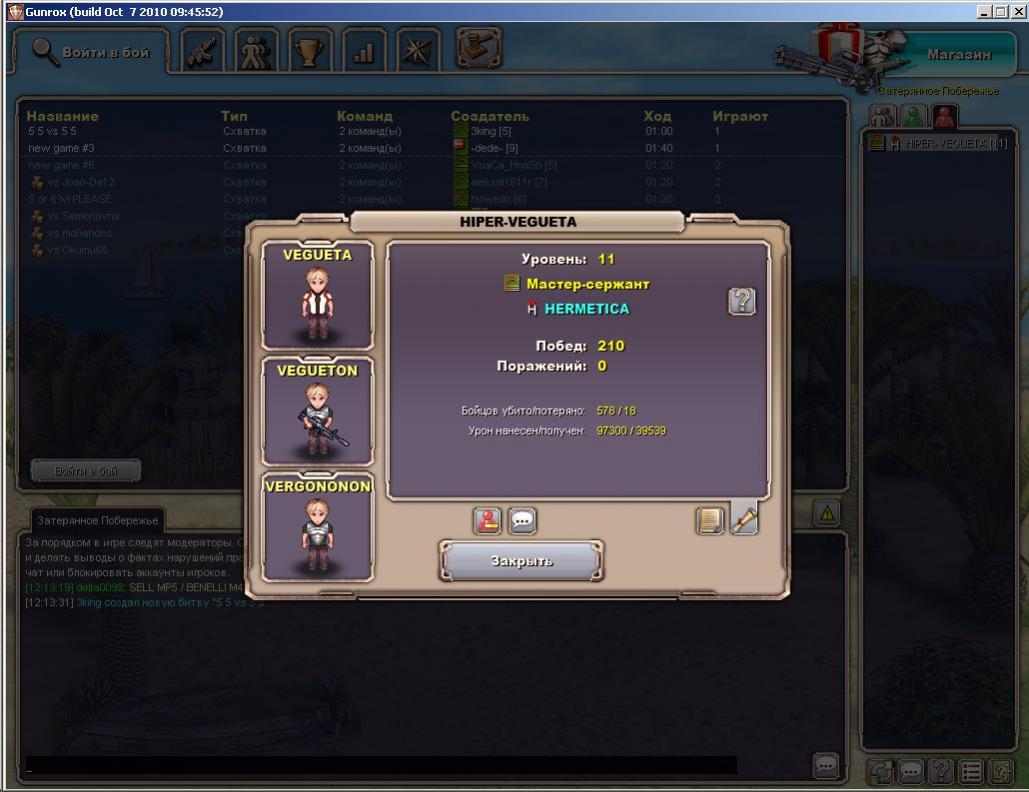Open the Магазин shop
This screenshot has width=1029, height=792.
pos(958,55)
